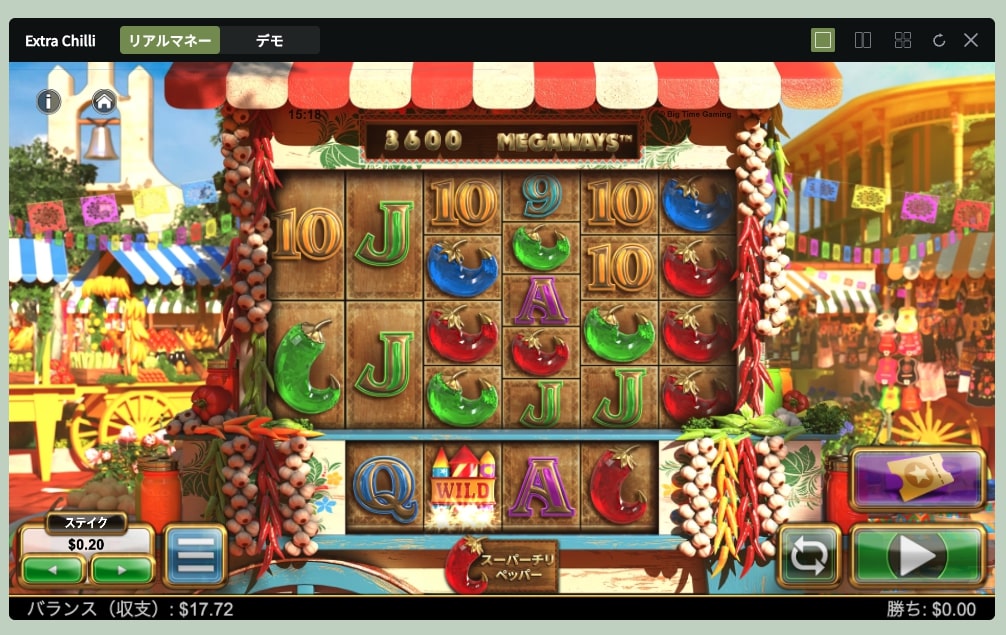Switch to the デモ mode tab

point(269,41)
